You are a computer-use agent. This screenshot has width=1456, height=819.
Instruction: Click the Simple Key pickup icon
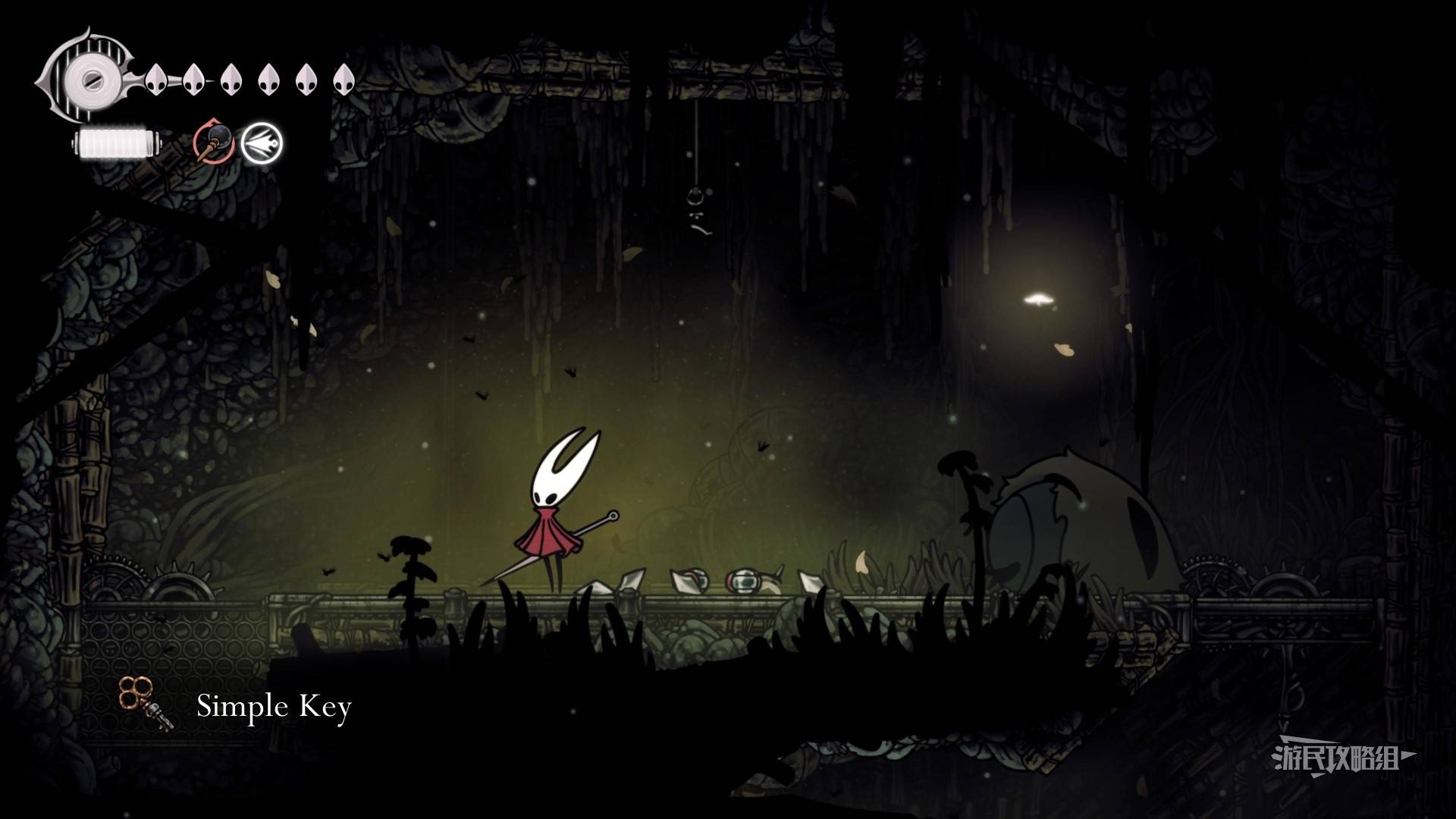[x=144, y=703]
